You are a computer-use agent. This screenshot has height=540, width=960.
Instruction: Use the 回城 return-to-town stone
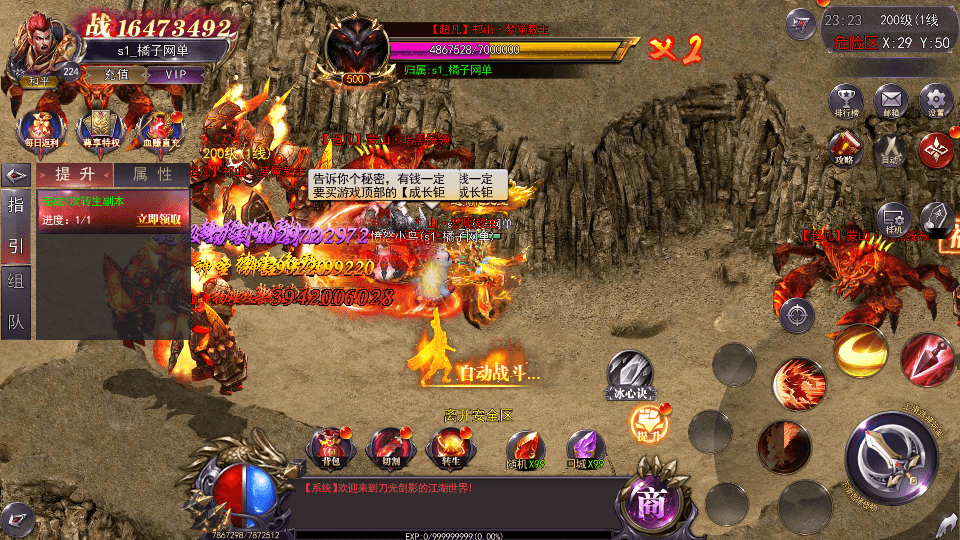(585, 451)
